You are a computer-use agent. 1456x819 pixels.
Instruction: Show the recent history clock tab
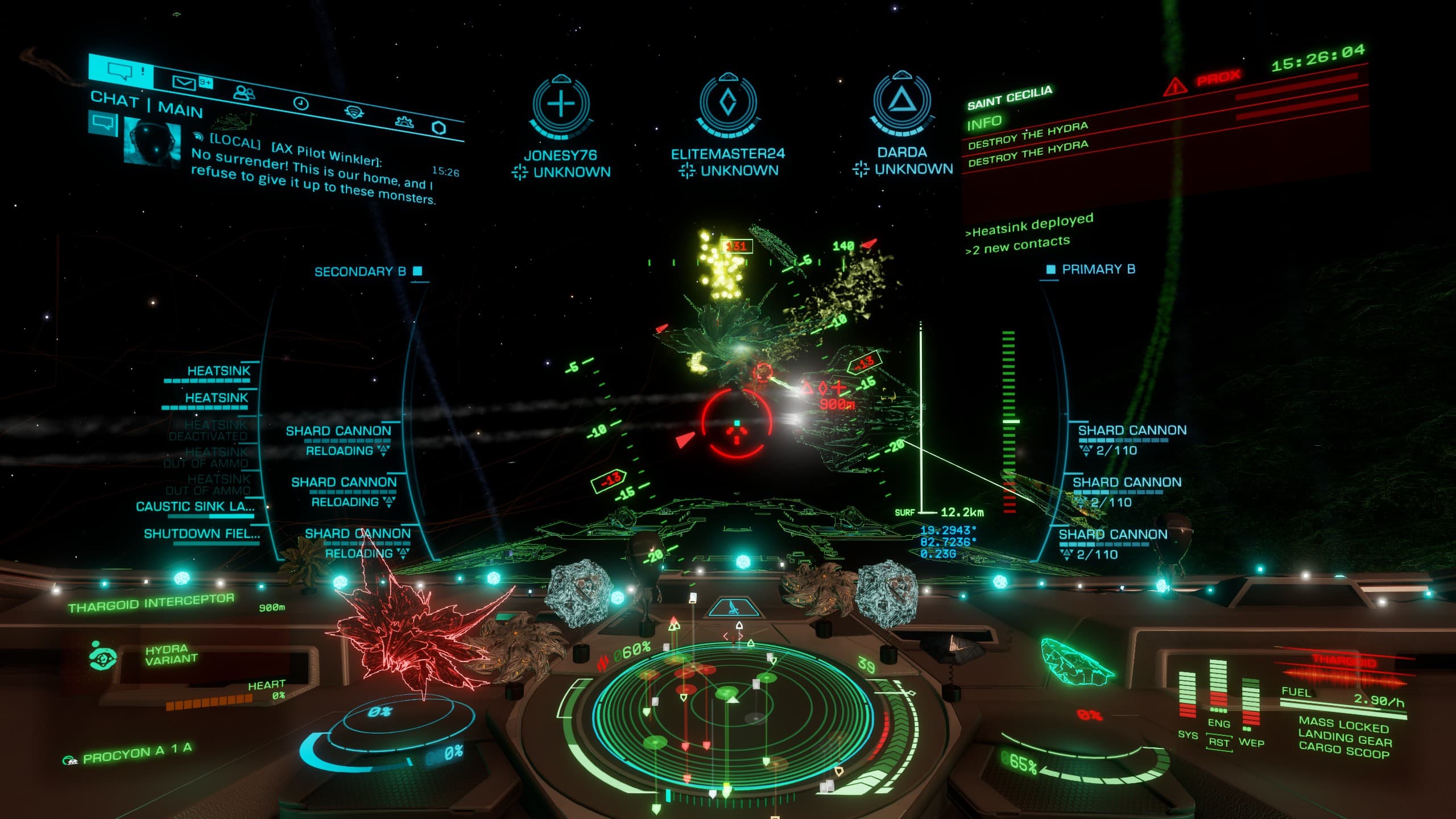tap(301, 103)
